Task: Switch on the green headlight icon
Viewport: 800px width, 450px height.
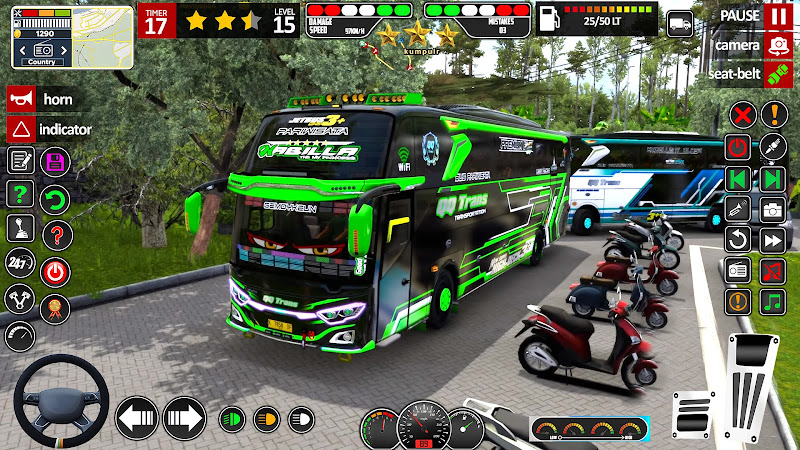Action: click(232, 417)
